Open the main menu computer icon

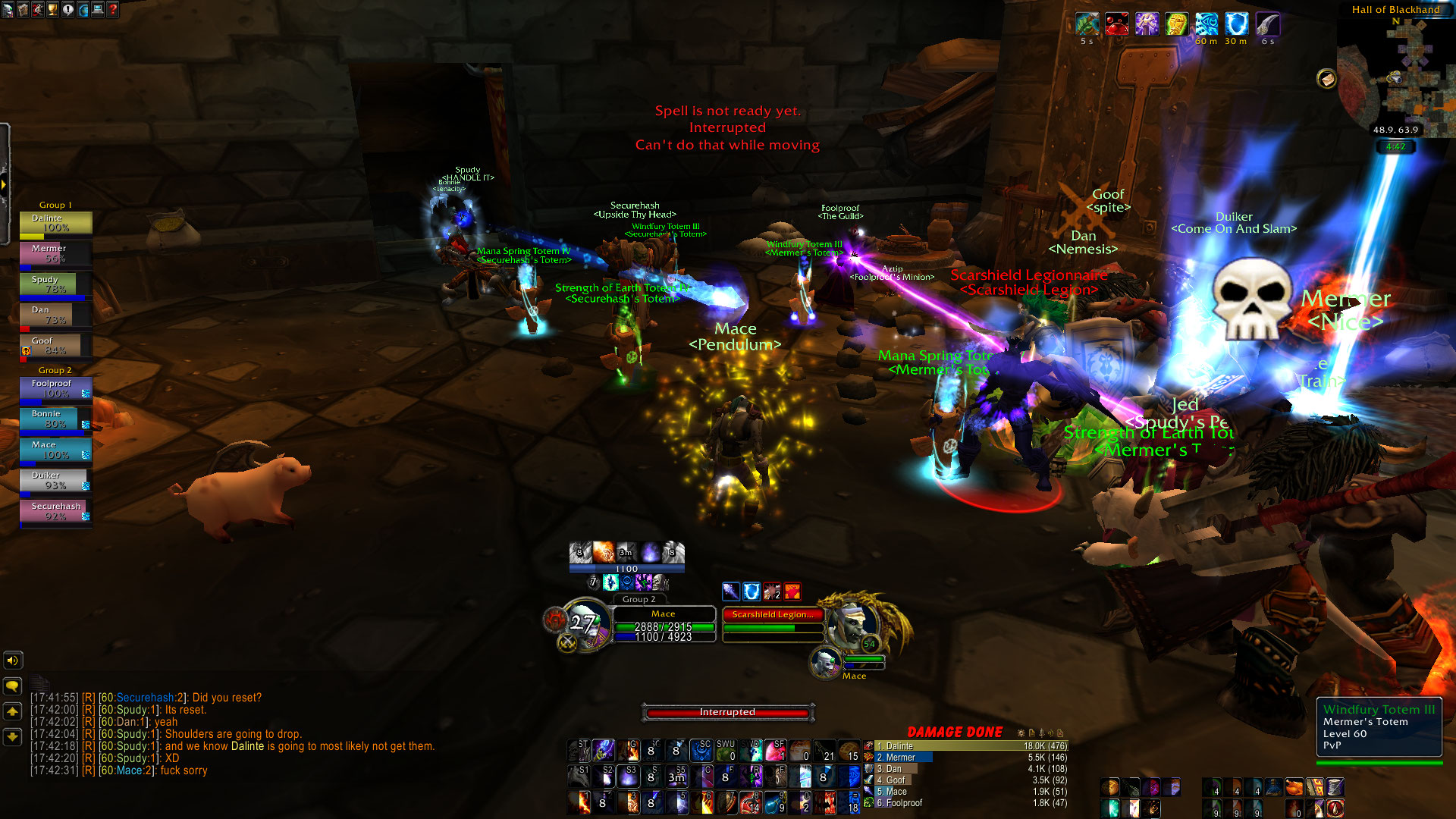tap(98, 10)
